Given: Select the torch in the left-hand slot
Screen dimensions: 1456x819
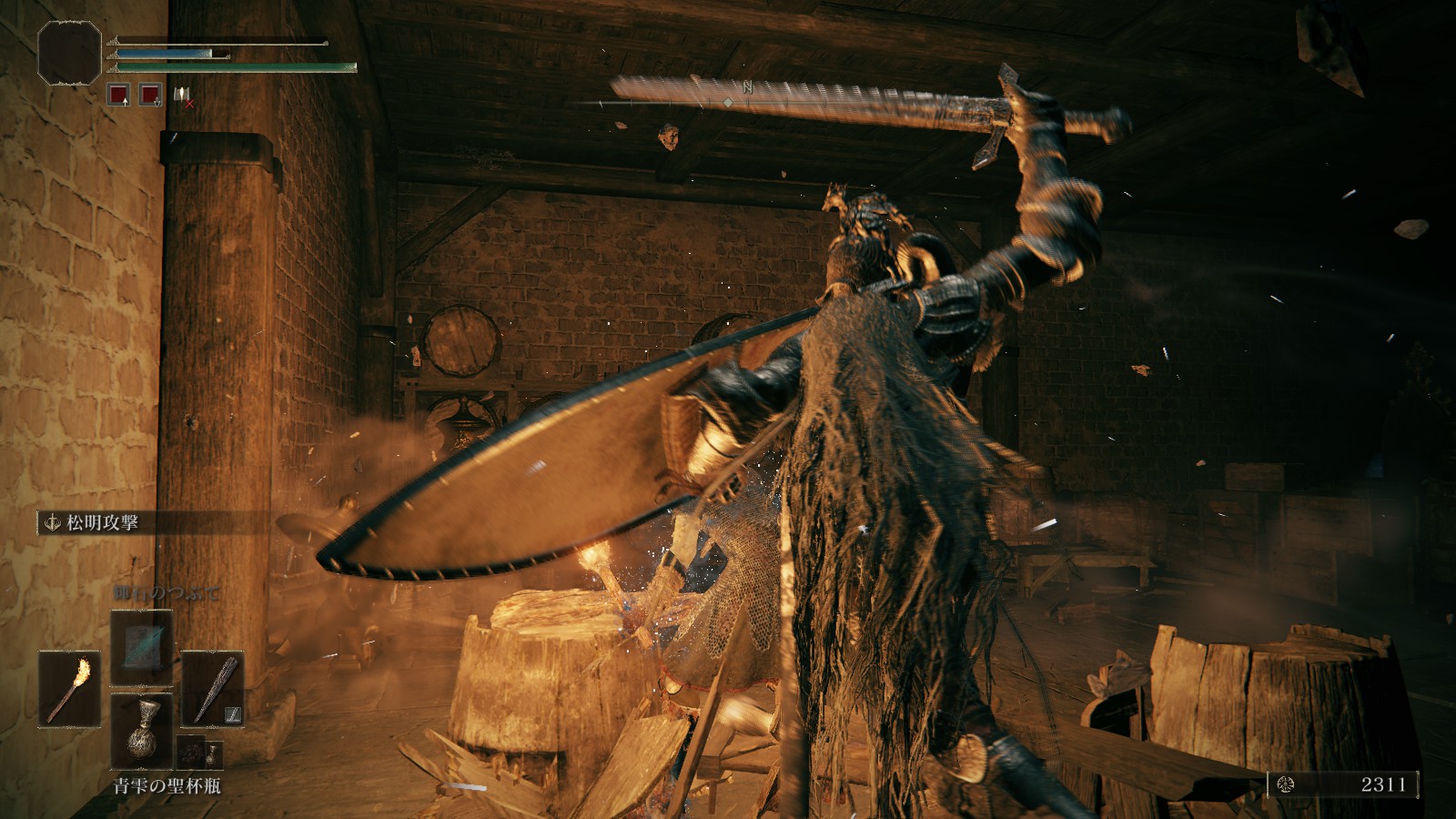Looking at the screenshot, I should pyautogui.click(x=69, y=688).
